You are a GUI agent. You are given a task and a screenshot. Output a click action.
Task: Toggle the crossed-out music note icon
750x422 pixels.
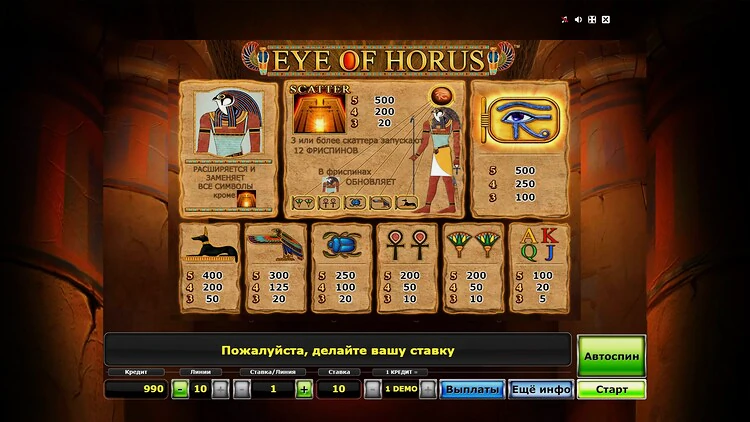(x=564, y=19)
